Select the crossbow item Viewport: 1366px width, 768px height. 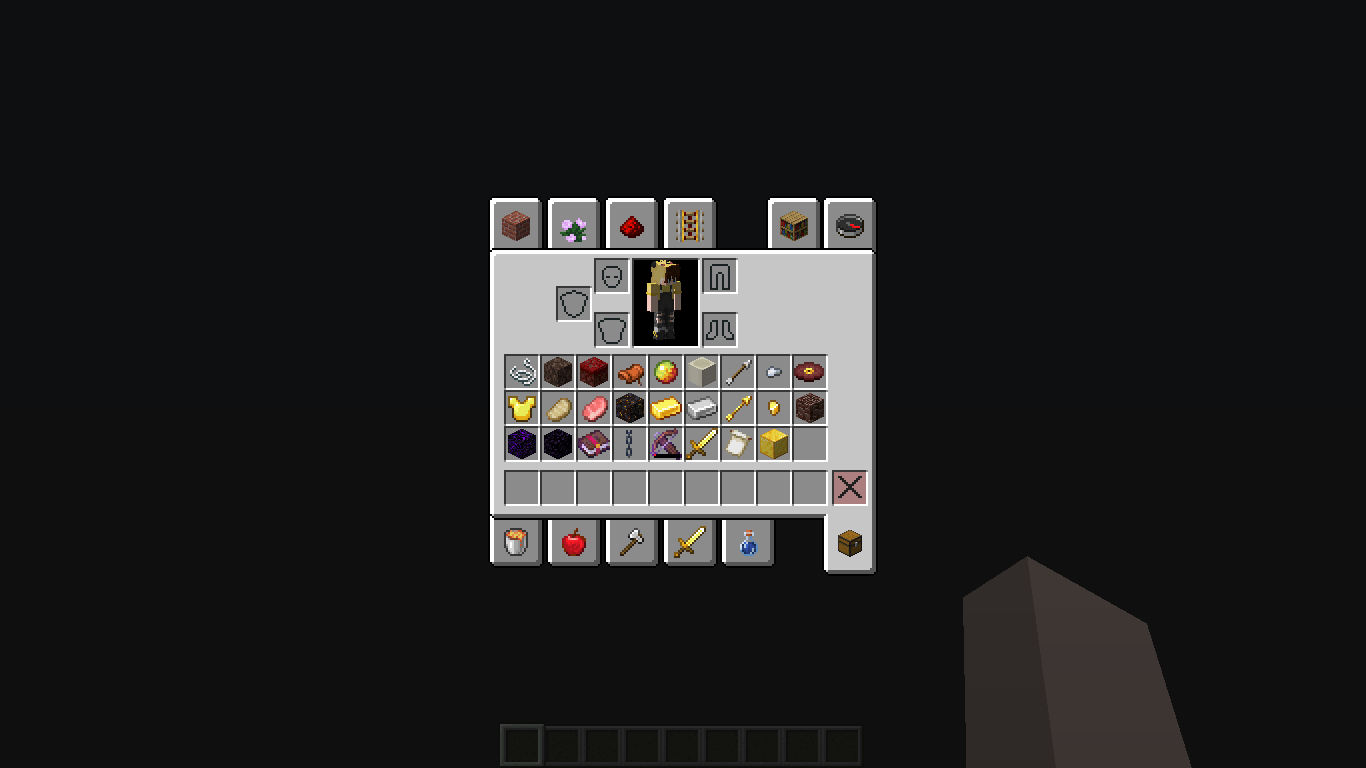[x=665, y=443]
